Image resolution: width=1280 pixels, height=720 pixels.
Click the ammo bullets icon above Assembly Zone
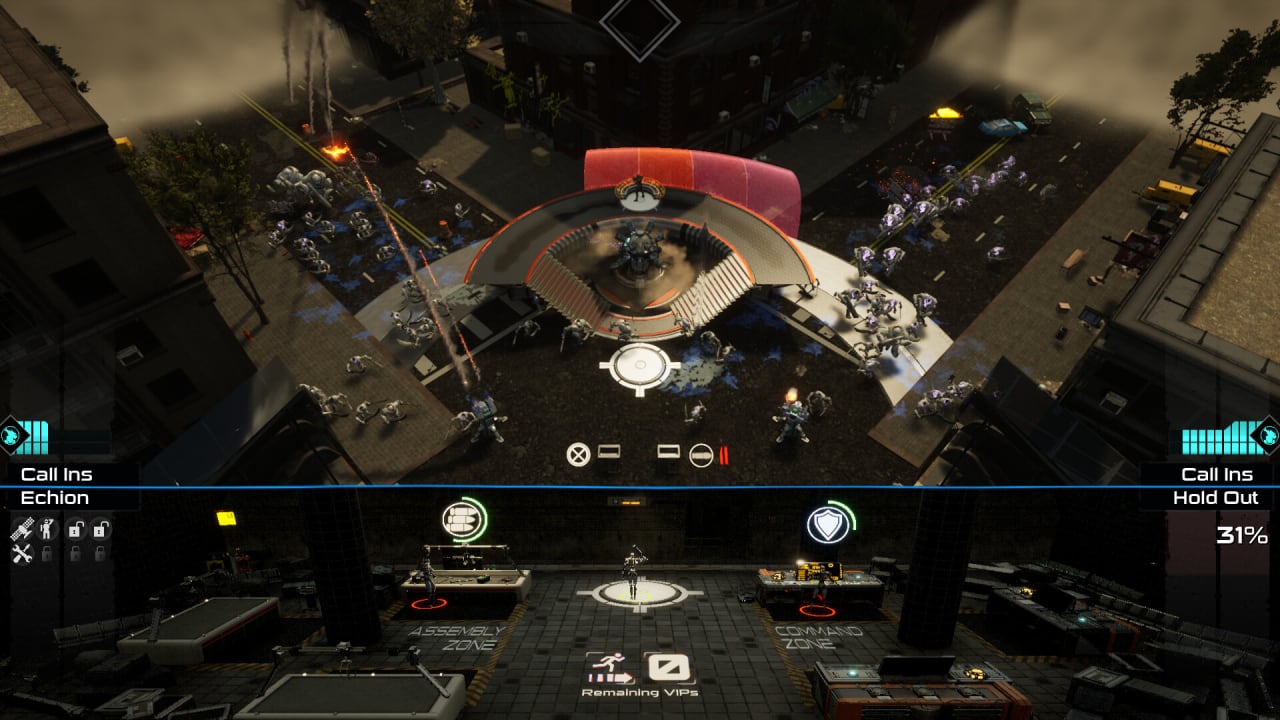(x=461, y=521)
